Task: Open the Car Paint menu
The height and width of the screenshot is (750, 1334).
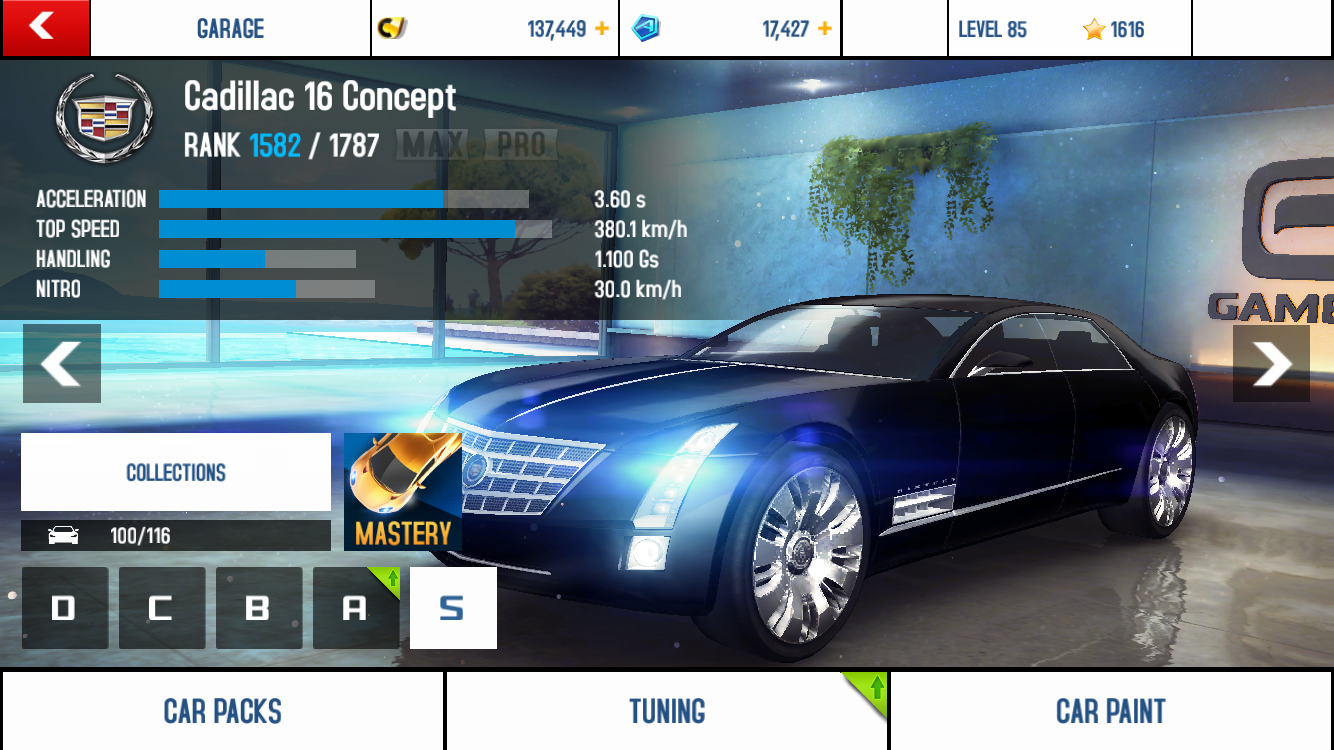Action: point(1111,711)
